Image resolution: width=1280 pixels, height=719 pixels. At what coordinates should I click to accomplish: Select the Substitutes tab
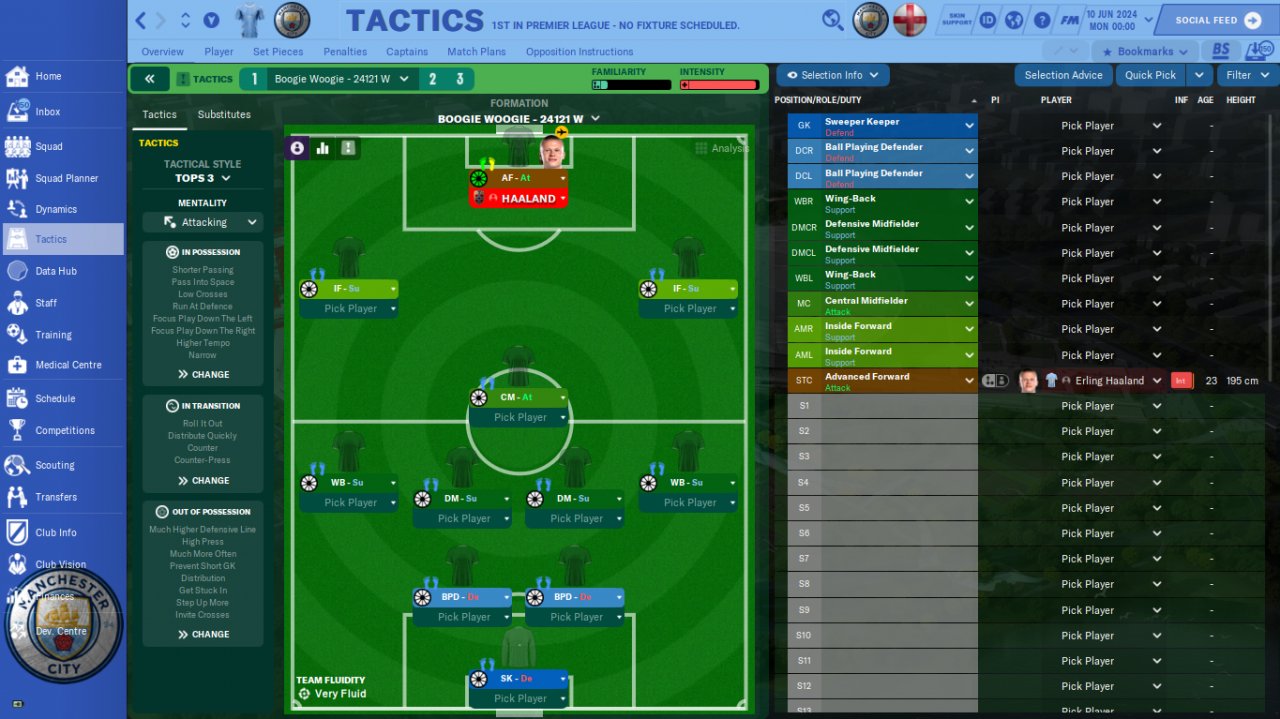(x=224, y=115)
